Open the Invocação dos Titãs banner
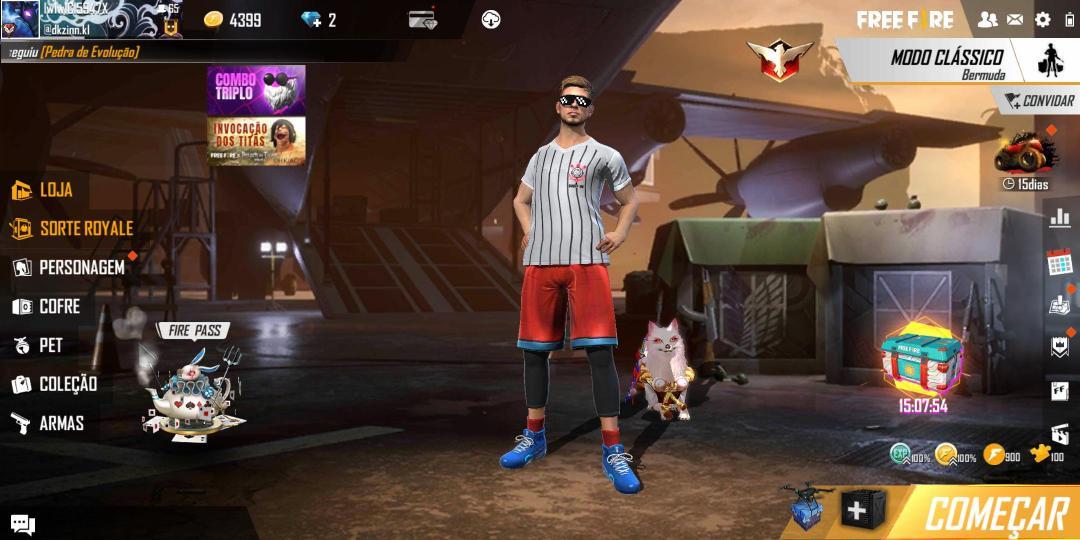Viewport: 1080px width, 540px height. (256, 141)
